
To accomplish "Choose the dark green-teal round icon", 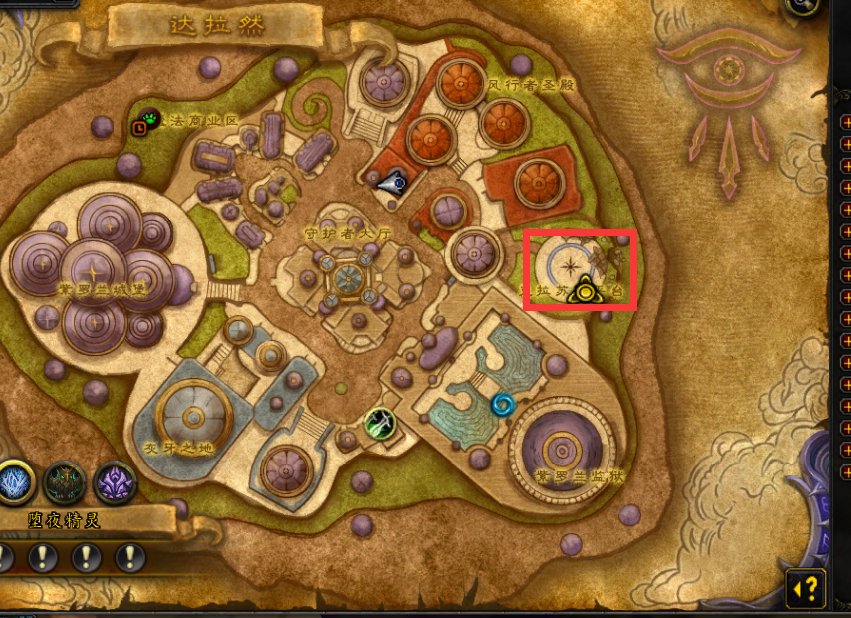I will [x=65, y=482].
